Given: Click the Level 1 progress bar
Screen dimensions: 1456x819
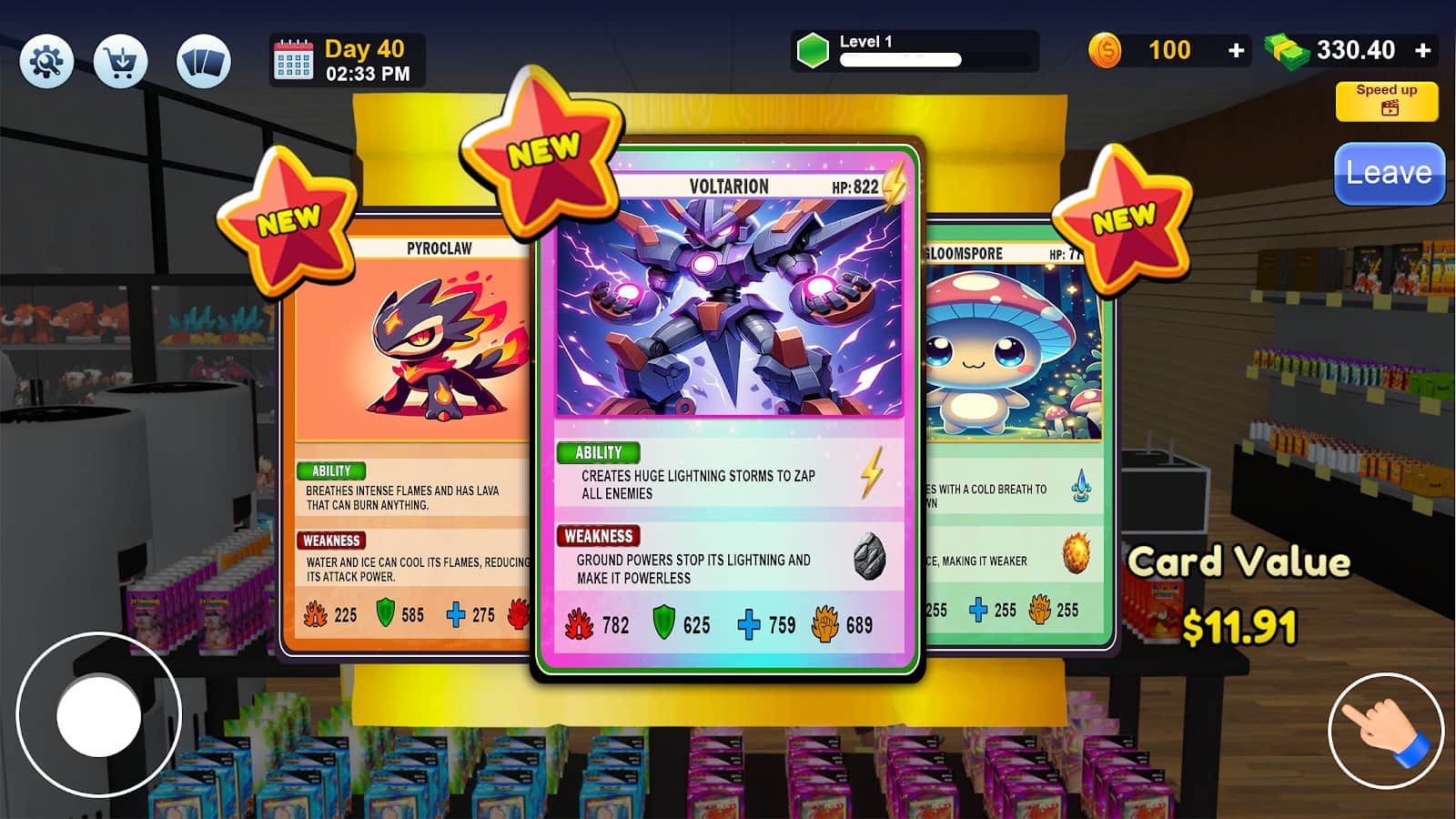Looking at the screenshot, I should [x=901, y=62].
